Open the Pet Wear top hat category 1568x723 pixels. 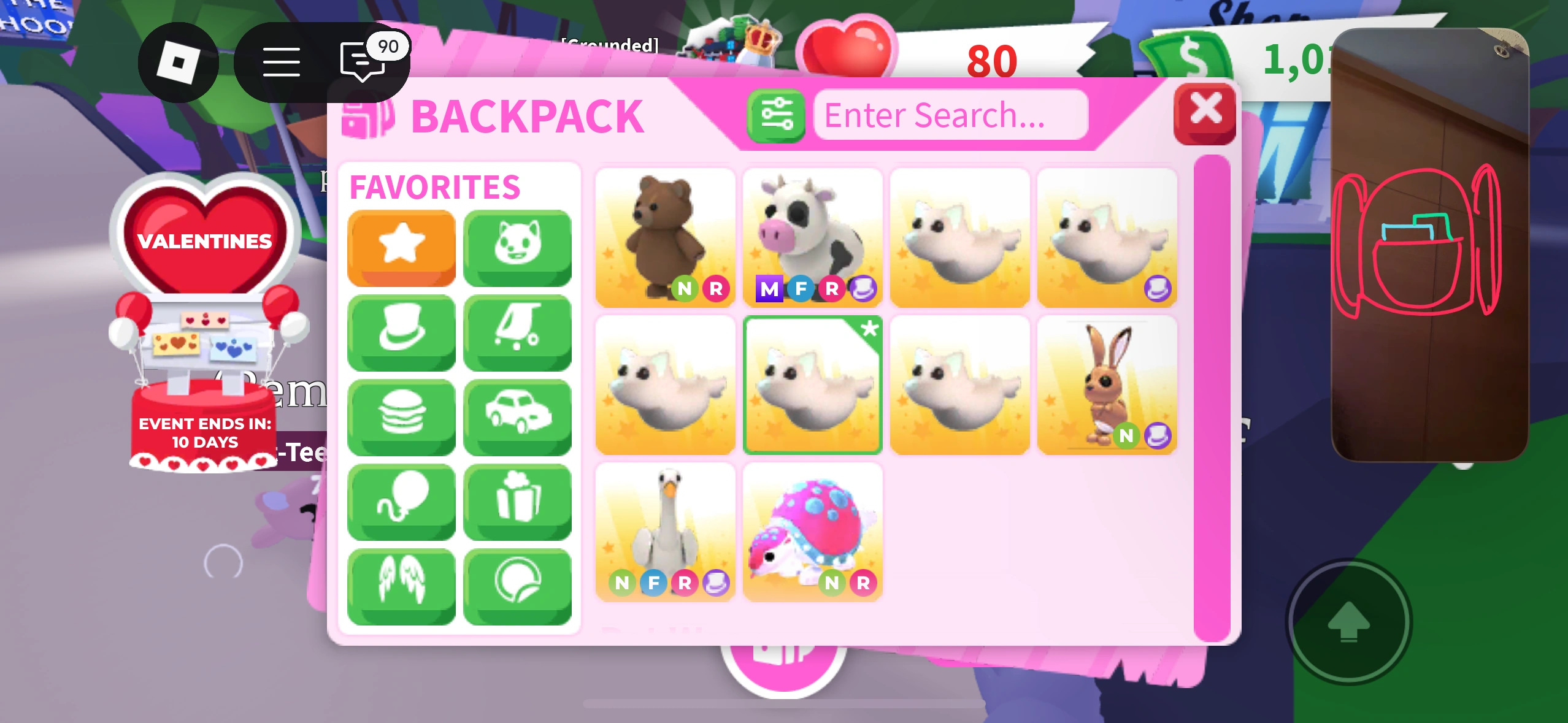click(401, 332)
